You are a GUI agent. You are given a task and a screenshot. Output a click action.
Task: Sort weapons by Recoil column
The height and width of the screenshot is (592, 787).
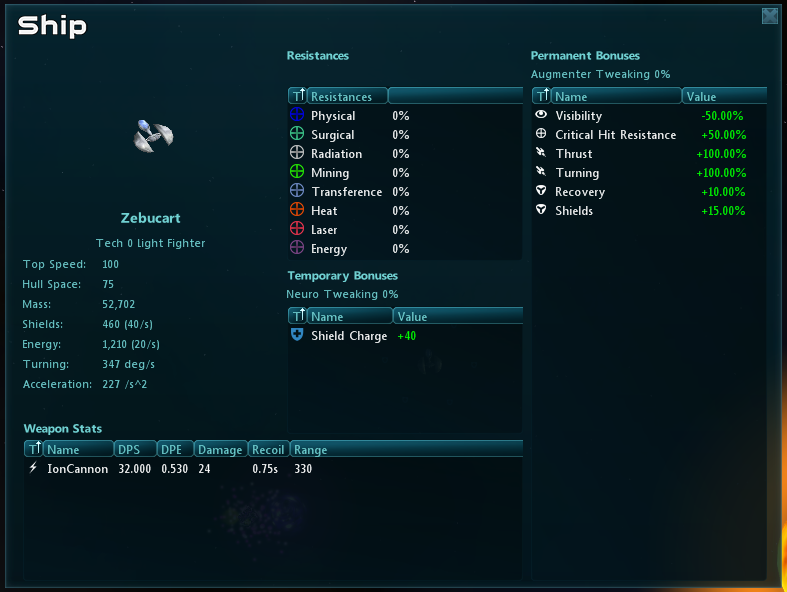(x=268, y=450)
